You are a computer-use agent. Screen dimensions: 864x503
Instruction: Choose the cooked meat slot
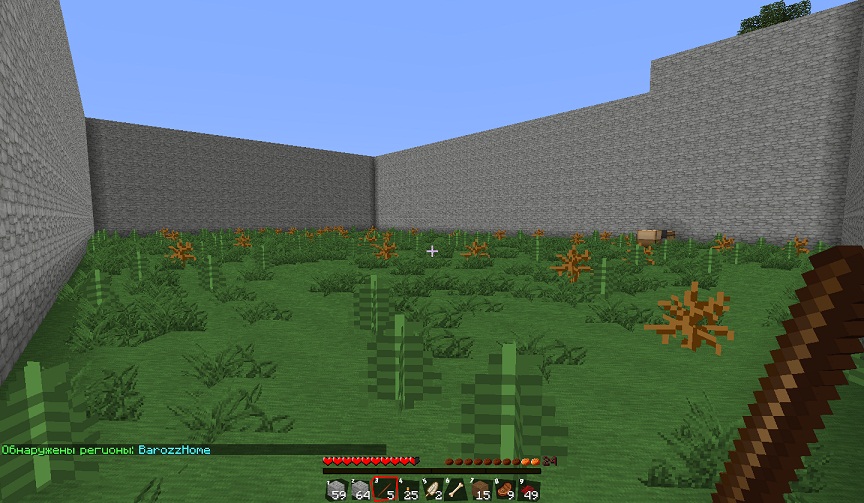[505, 490]
